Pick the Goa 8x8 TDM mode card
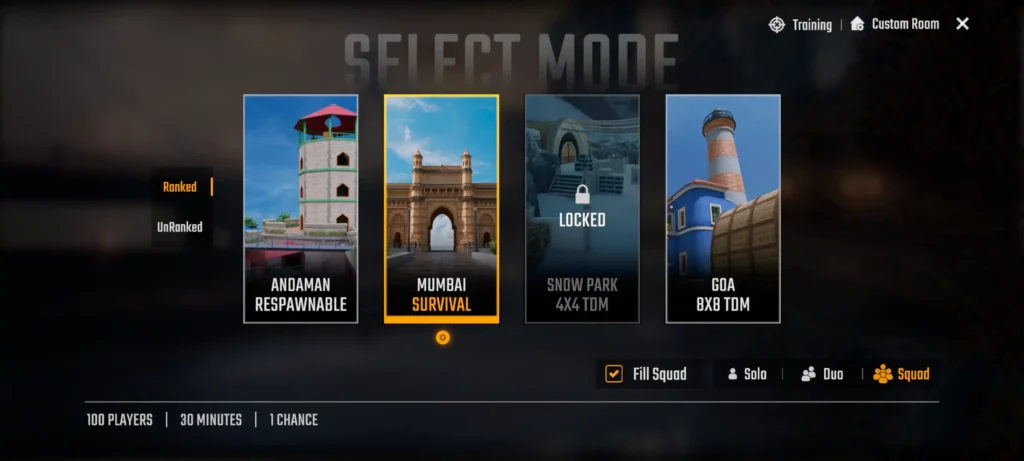 coord(723,208)
